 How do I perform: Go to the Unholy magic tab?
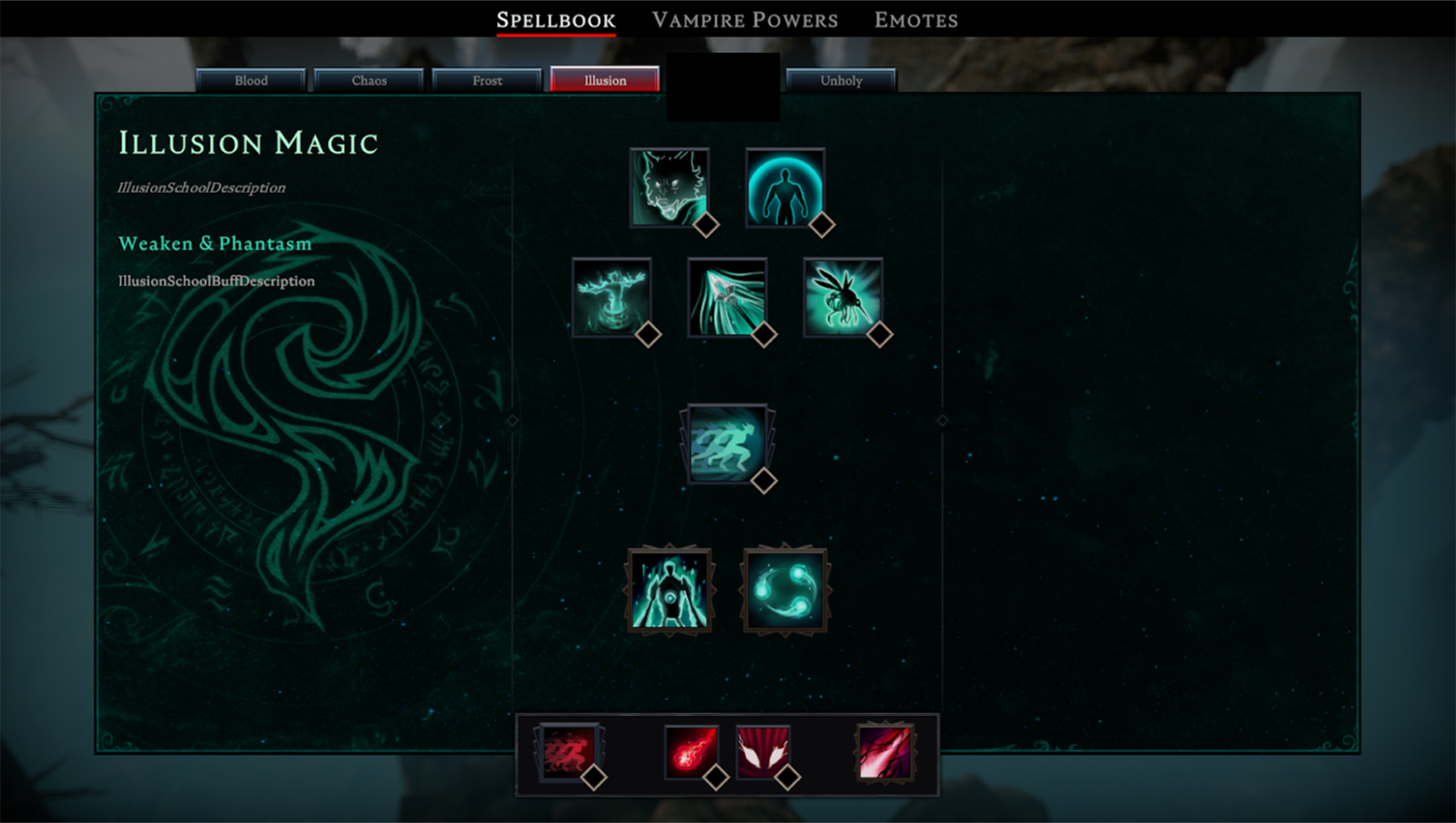(841, 80)
